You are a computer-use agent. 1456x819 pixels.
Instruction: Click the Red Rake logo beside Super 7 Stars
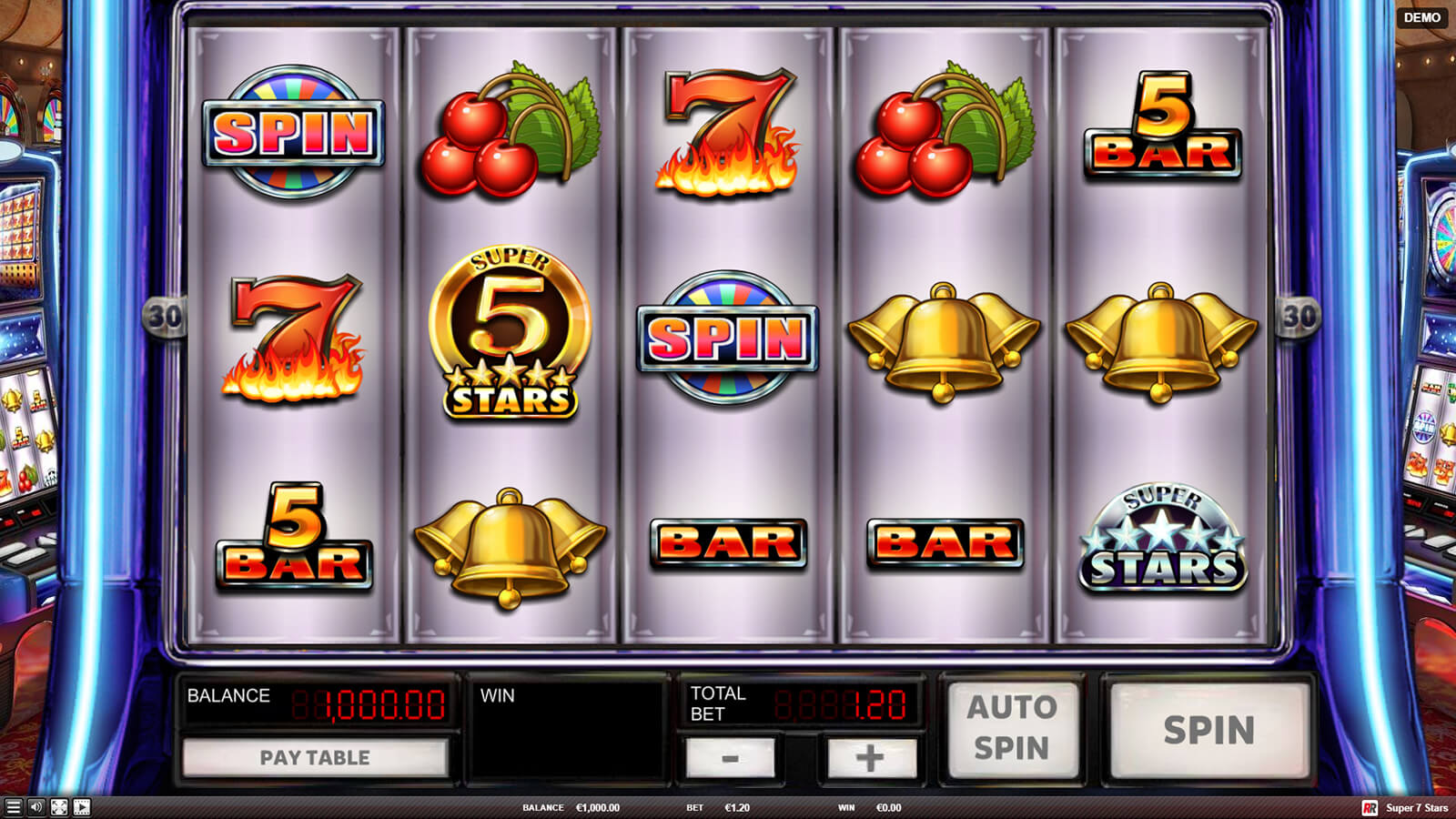click(1370, 808)
